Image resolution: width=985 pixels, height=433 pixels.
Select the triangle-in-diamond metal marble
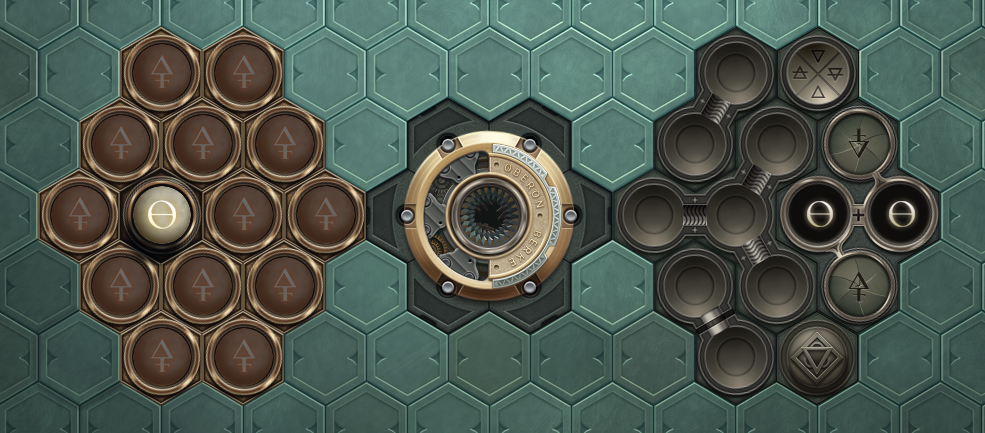tap(818, 354)
